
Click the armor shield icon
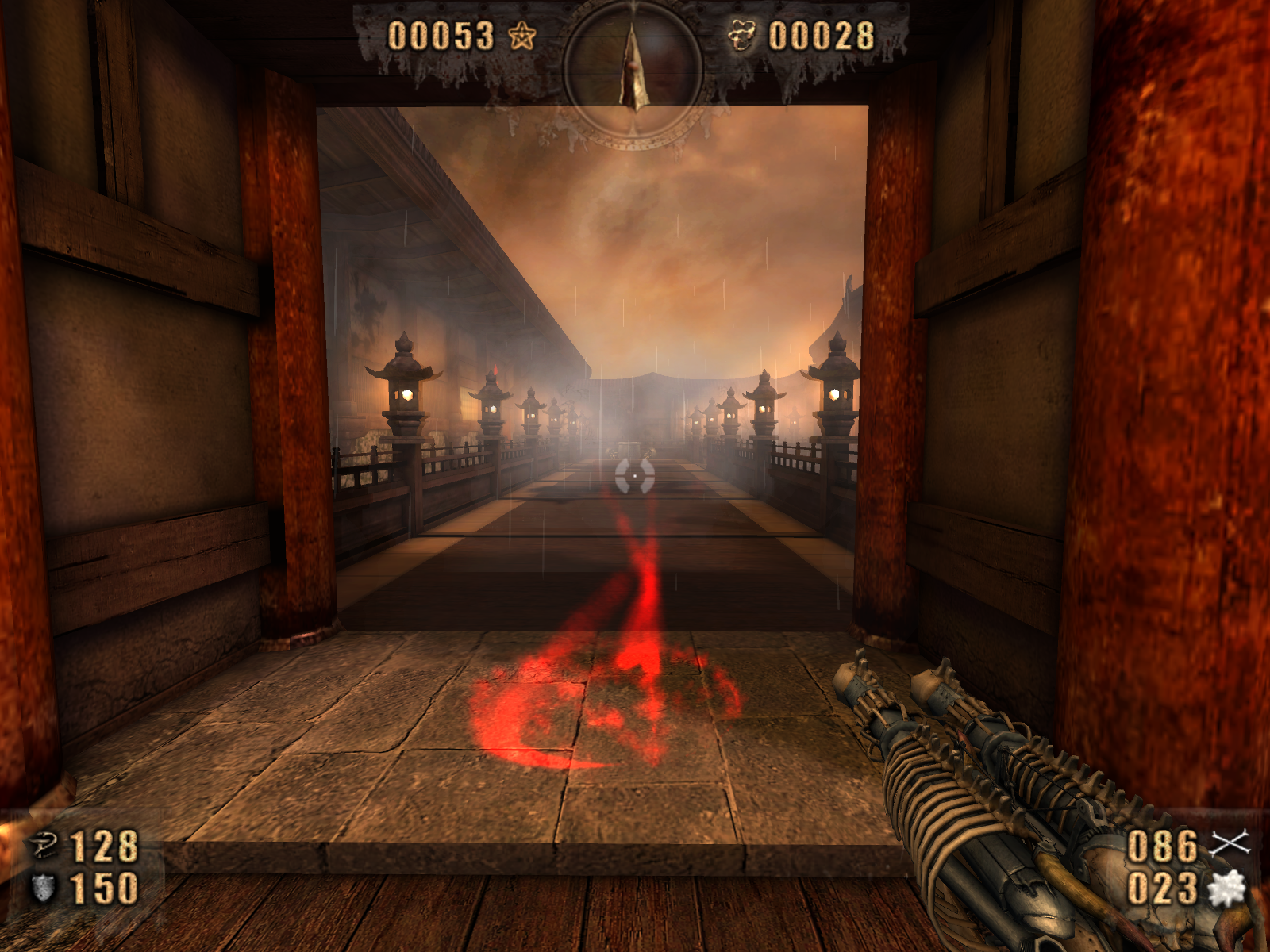point(43,889)
